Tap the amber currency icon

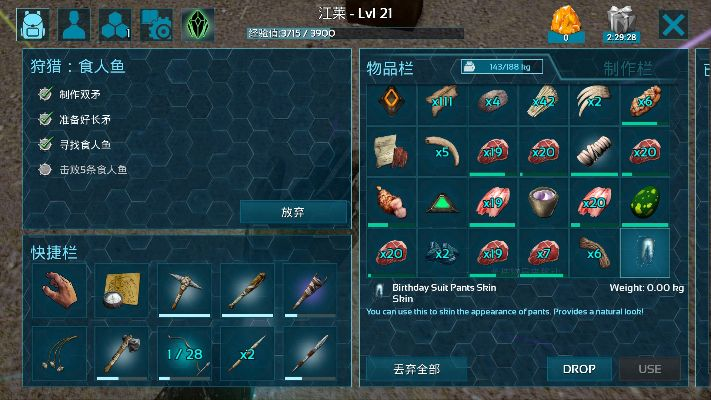[566, 22]
